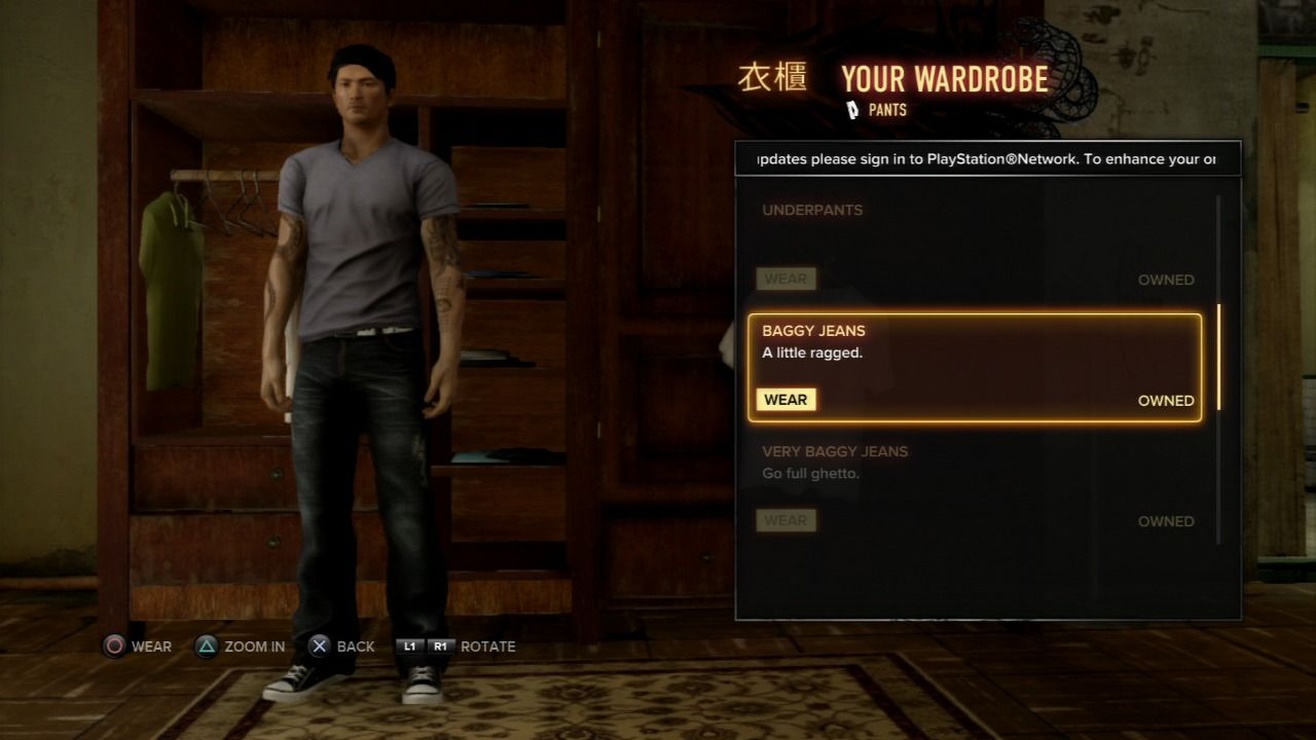Click the Wear button under Underpants
1316x740 pixels.
(x=786, y=279)
